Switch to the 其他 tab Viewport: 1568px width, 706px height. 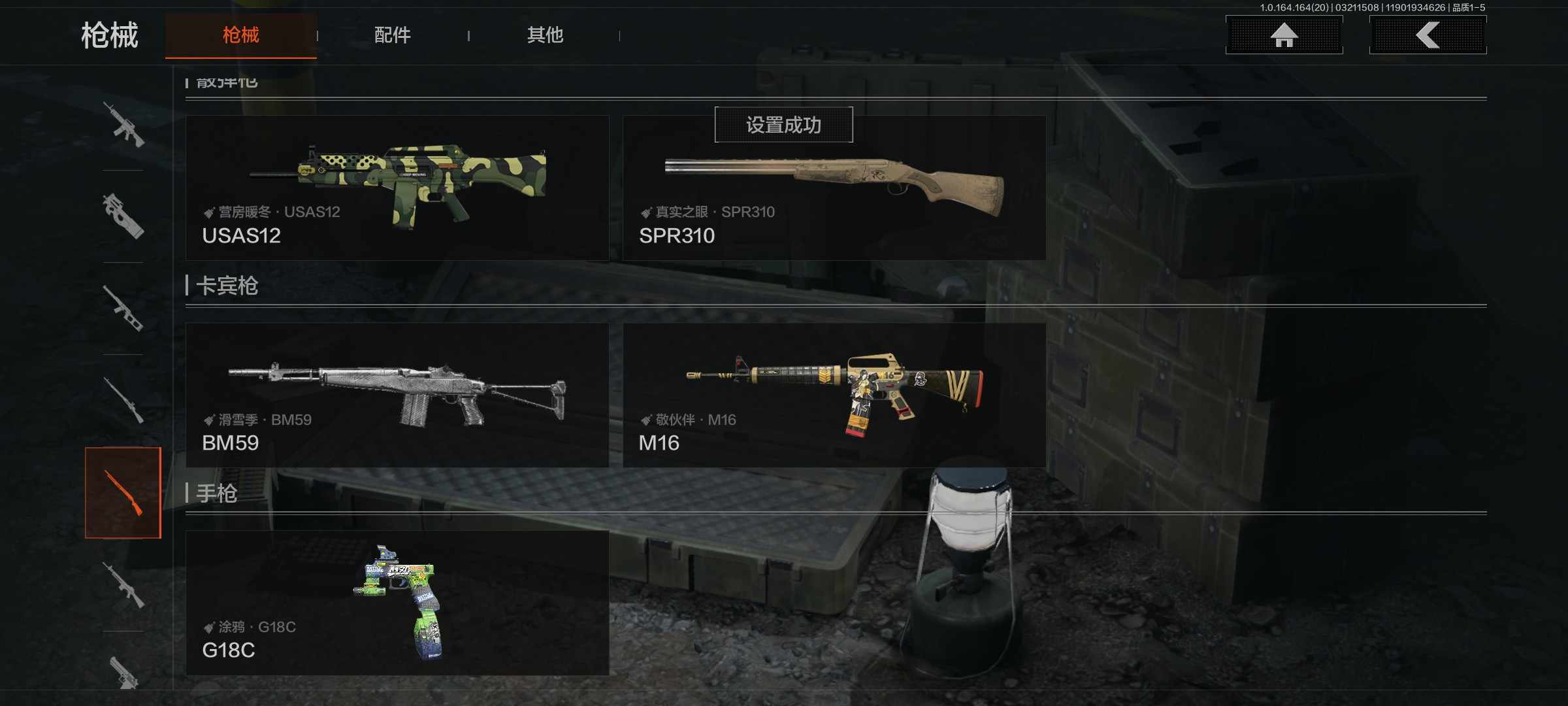tap(546, 36)
